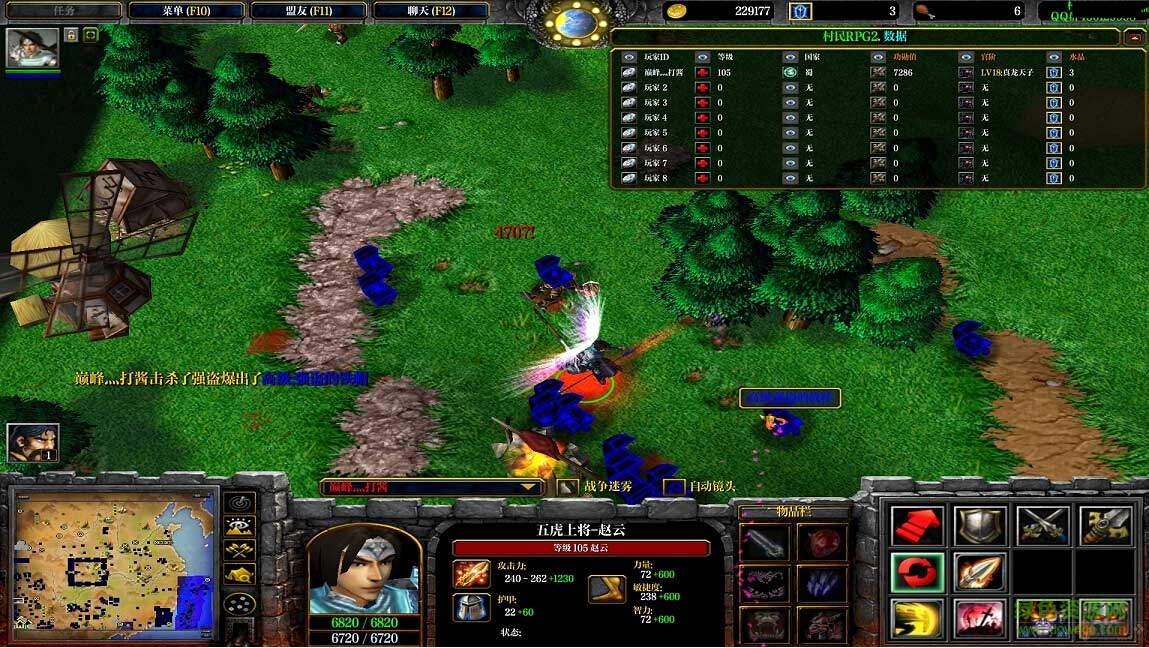Select the hero portrait icon at top-left
Viewport: 1149px width, 648px height.
32,47
